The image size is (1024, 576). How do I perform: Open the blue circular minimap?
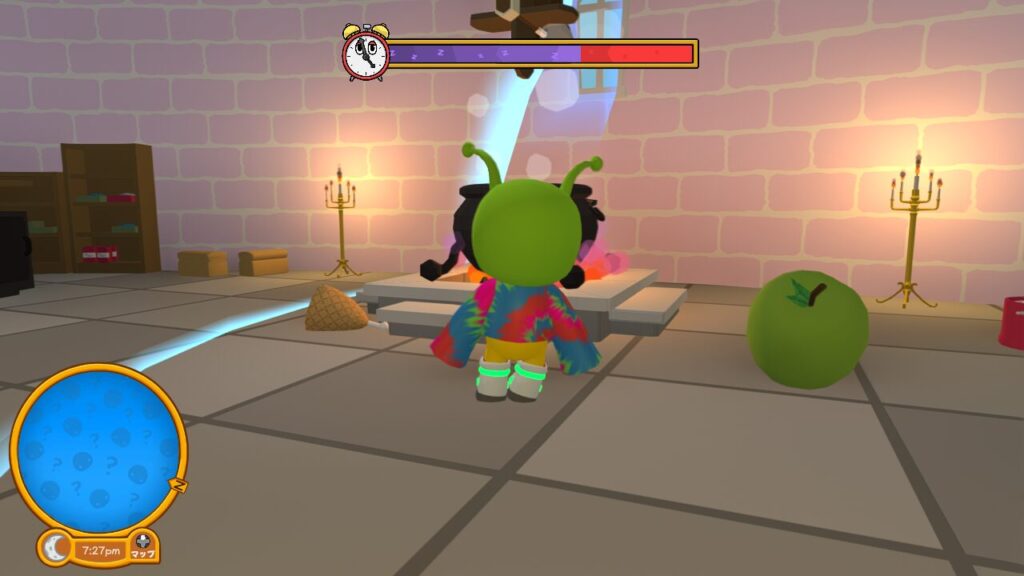98,449
